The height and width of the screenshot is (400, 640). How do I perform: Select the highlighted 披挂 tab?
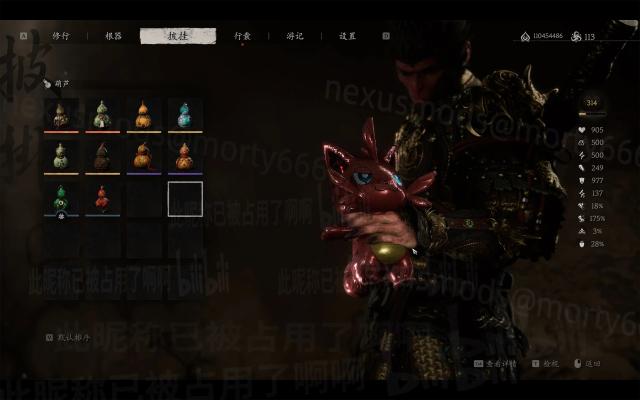click(x=177, y=36)
